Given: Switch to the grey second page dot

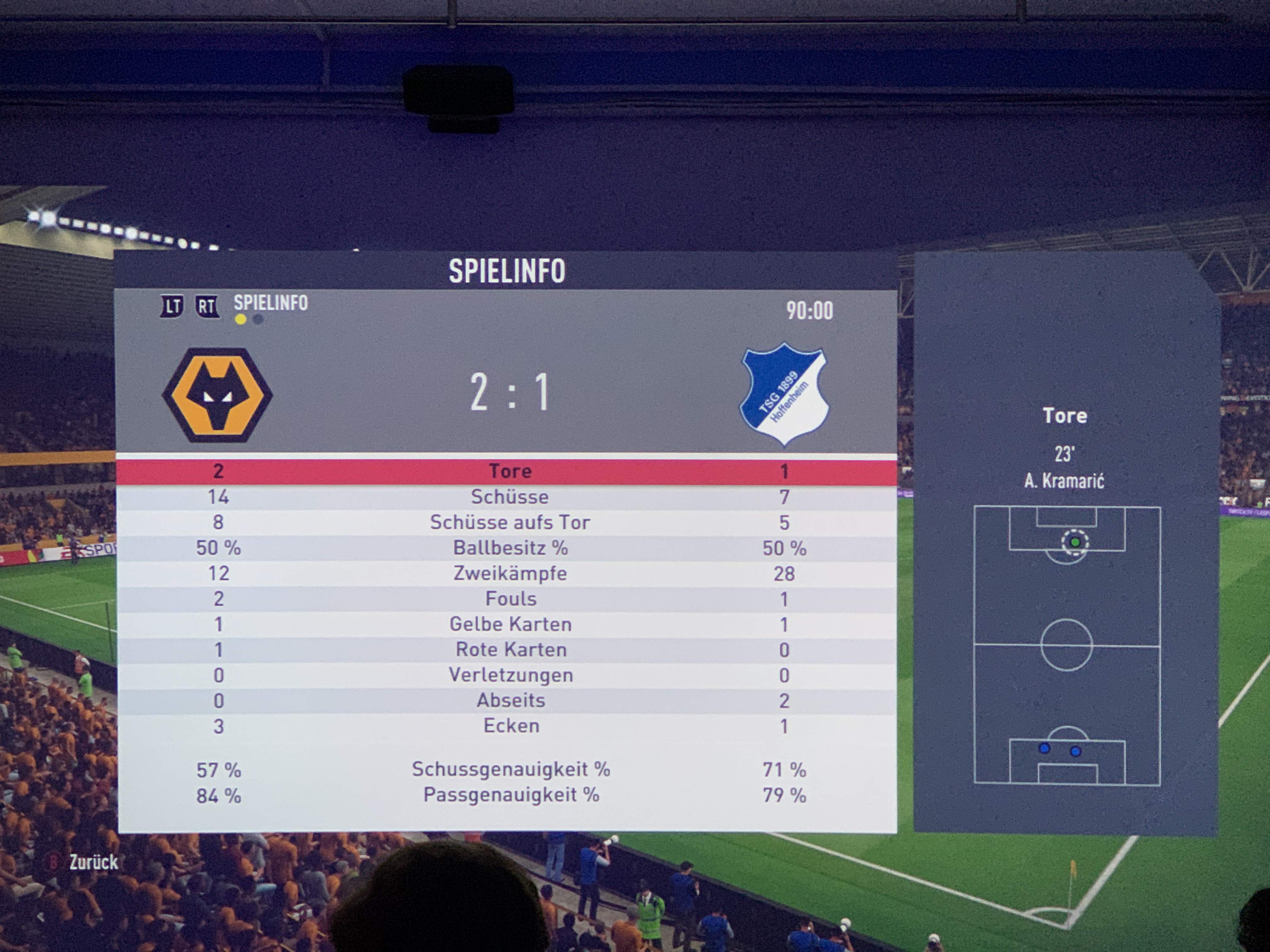Looking at the screenshot, I should point(258,320).
